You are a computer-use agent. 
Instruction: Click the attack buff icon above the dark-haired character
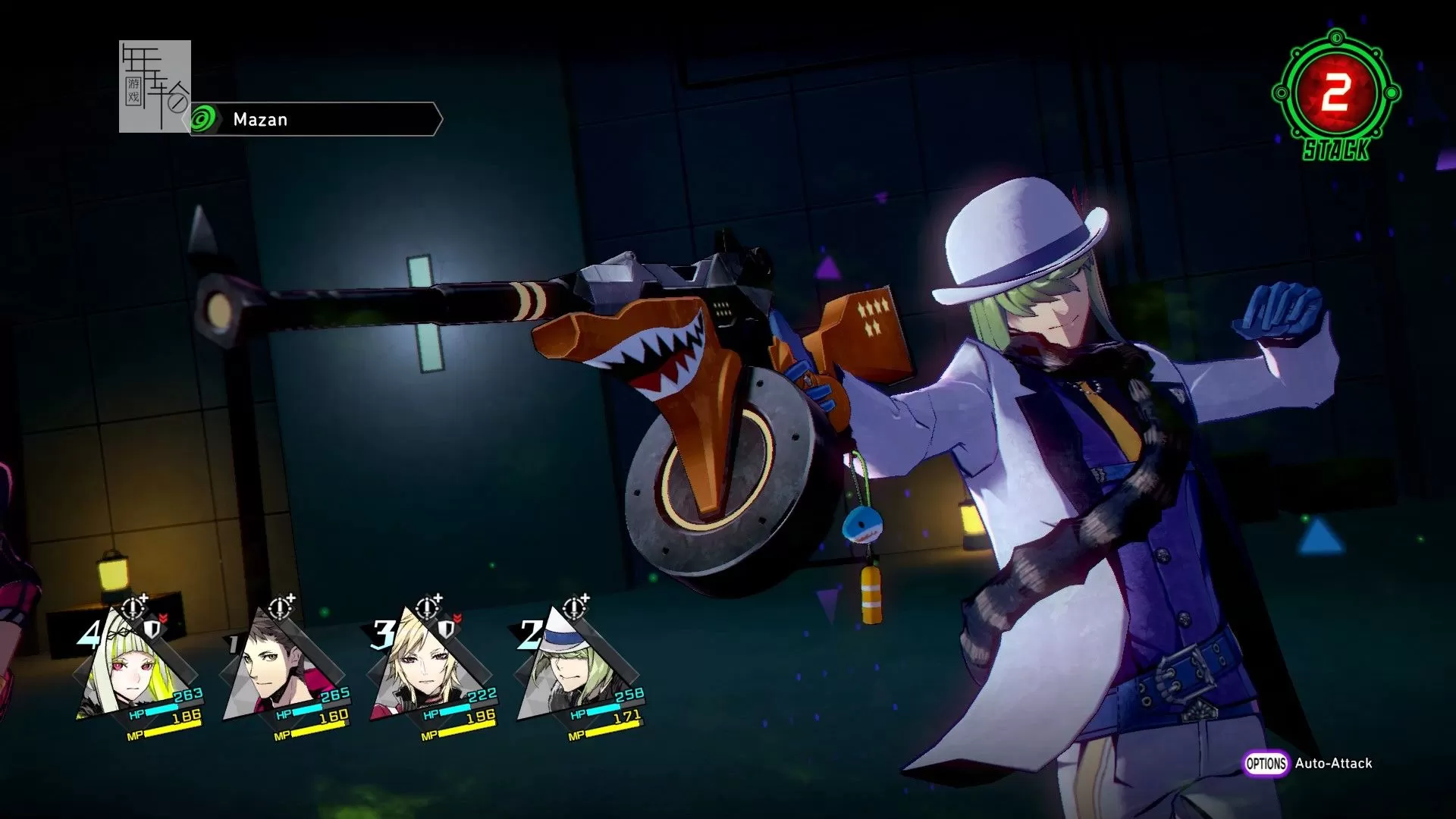click(x=281, y=607)
